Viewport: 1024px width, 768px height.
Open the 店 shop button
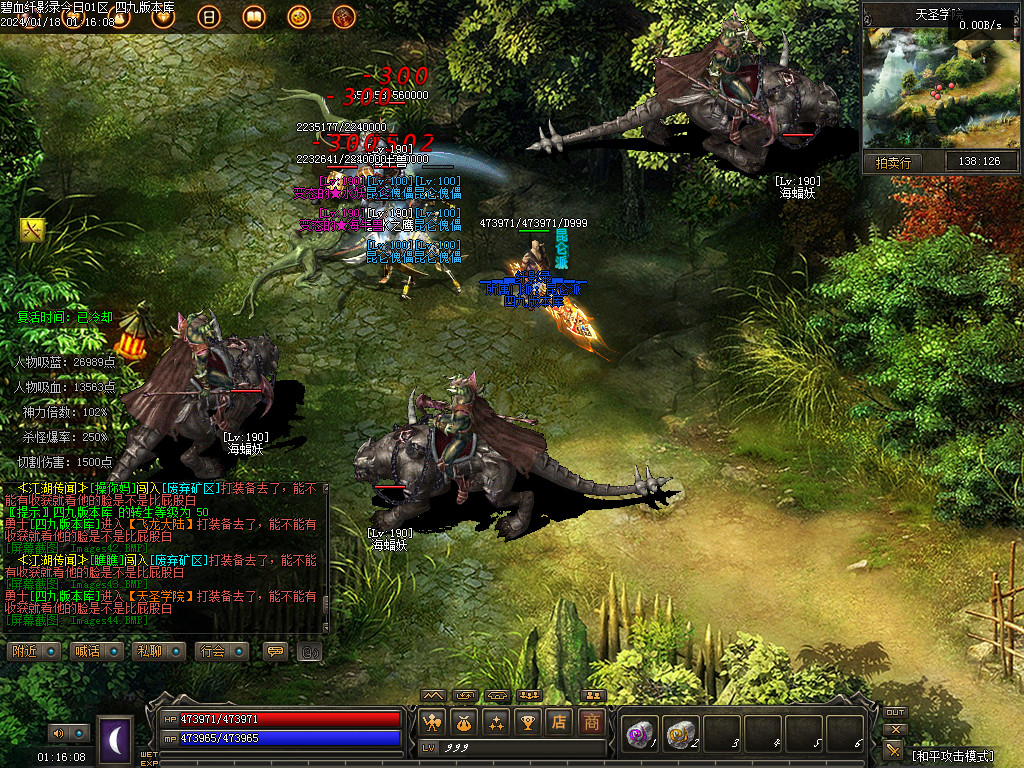point(559,721)
